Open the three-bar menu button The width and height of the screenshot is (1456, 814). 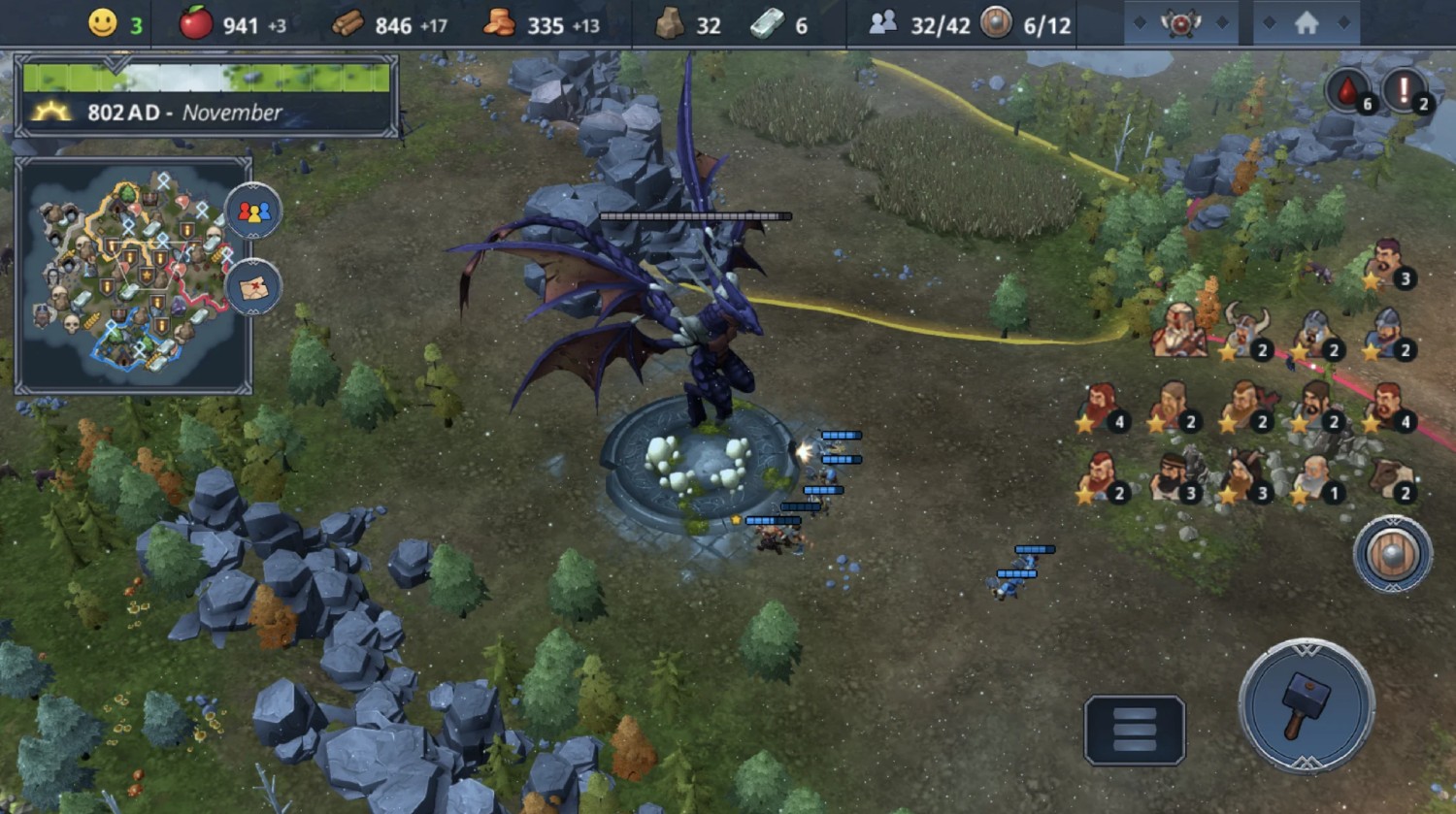click(1134, 730)
